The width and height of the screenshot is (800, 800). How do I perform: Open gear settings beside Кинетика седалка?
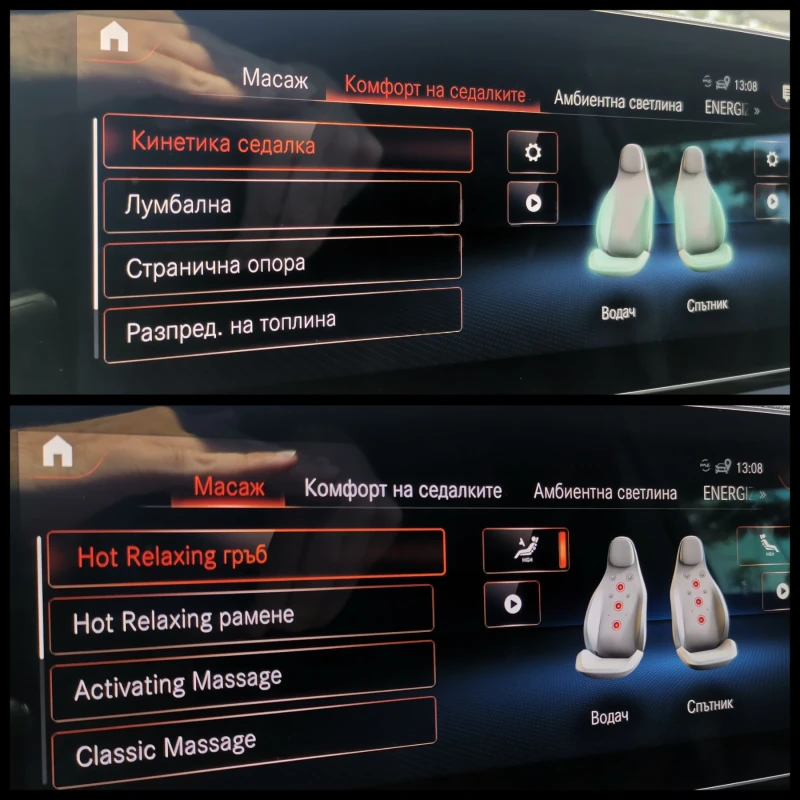[x=532, y=152]
